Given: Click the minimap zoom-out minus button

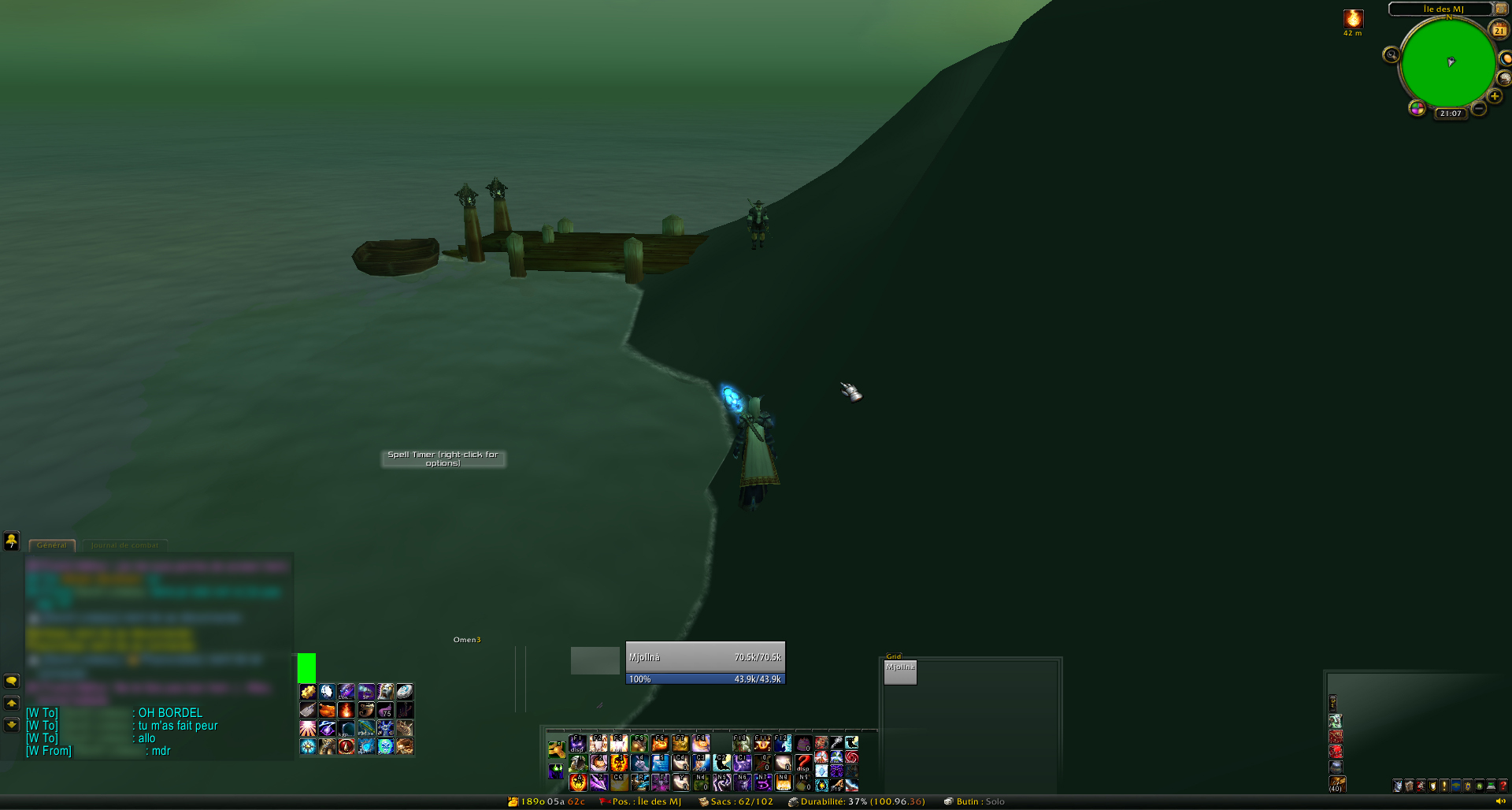Looking at the screenshot, I should coord(1479,109).
